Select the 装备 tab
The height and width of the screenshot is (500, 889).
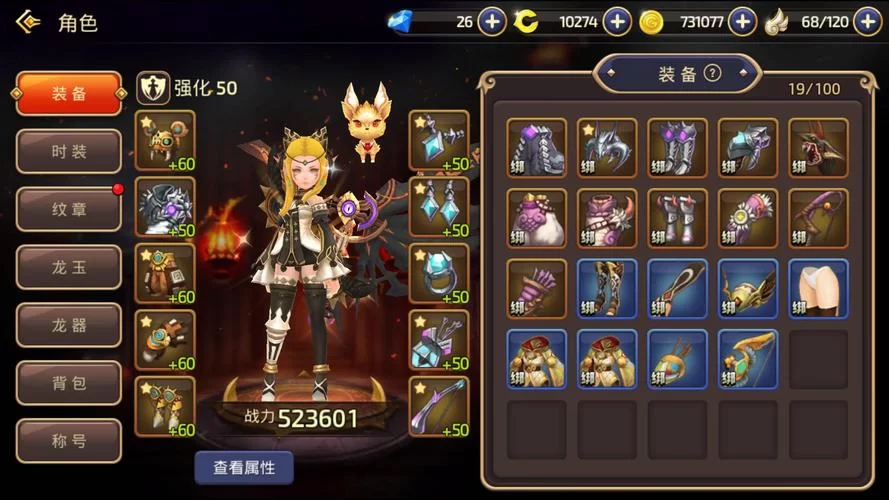69,93
